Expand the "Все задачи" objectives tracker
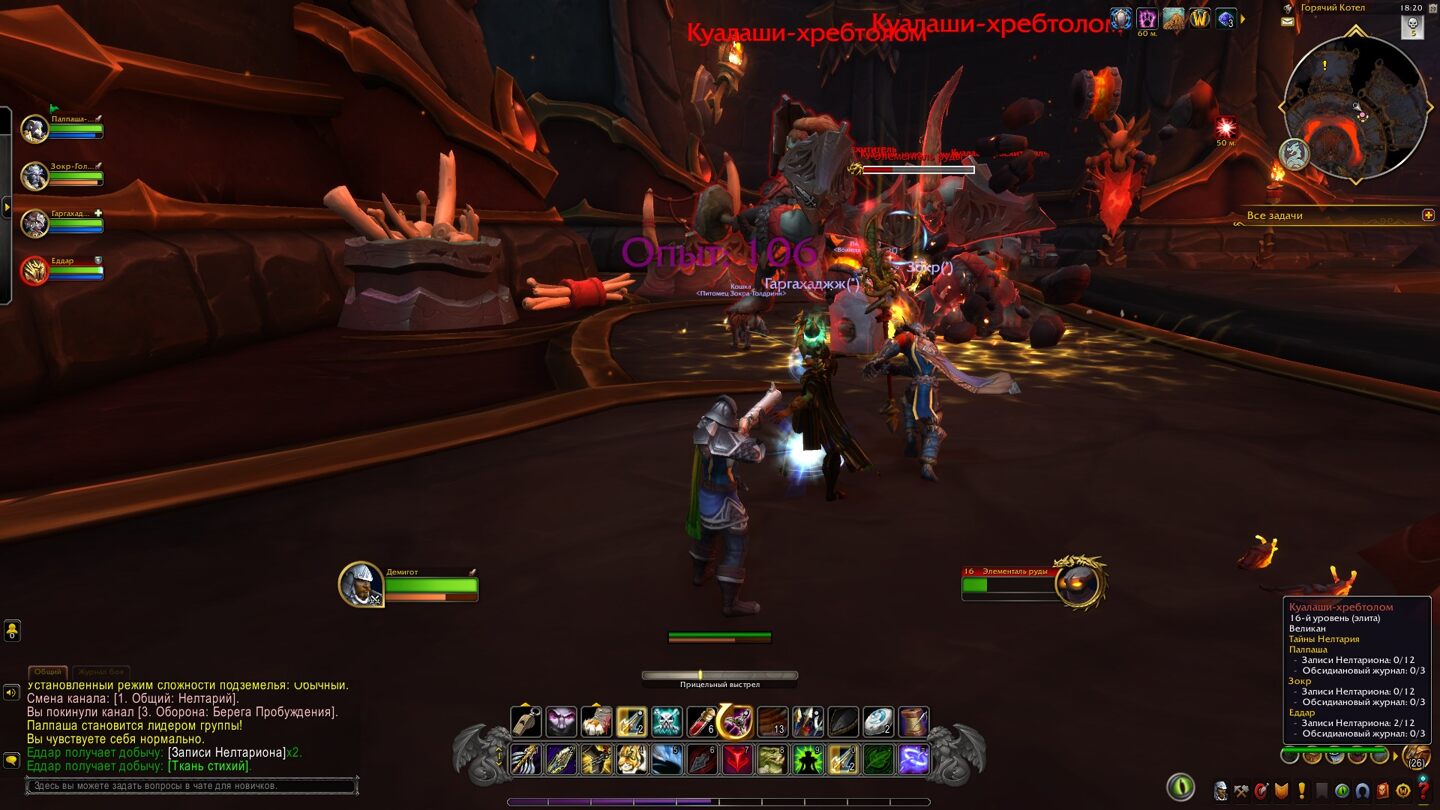1440x810 pixels. coord(1428,215)
